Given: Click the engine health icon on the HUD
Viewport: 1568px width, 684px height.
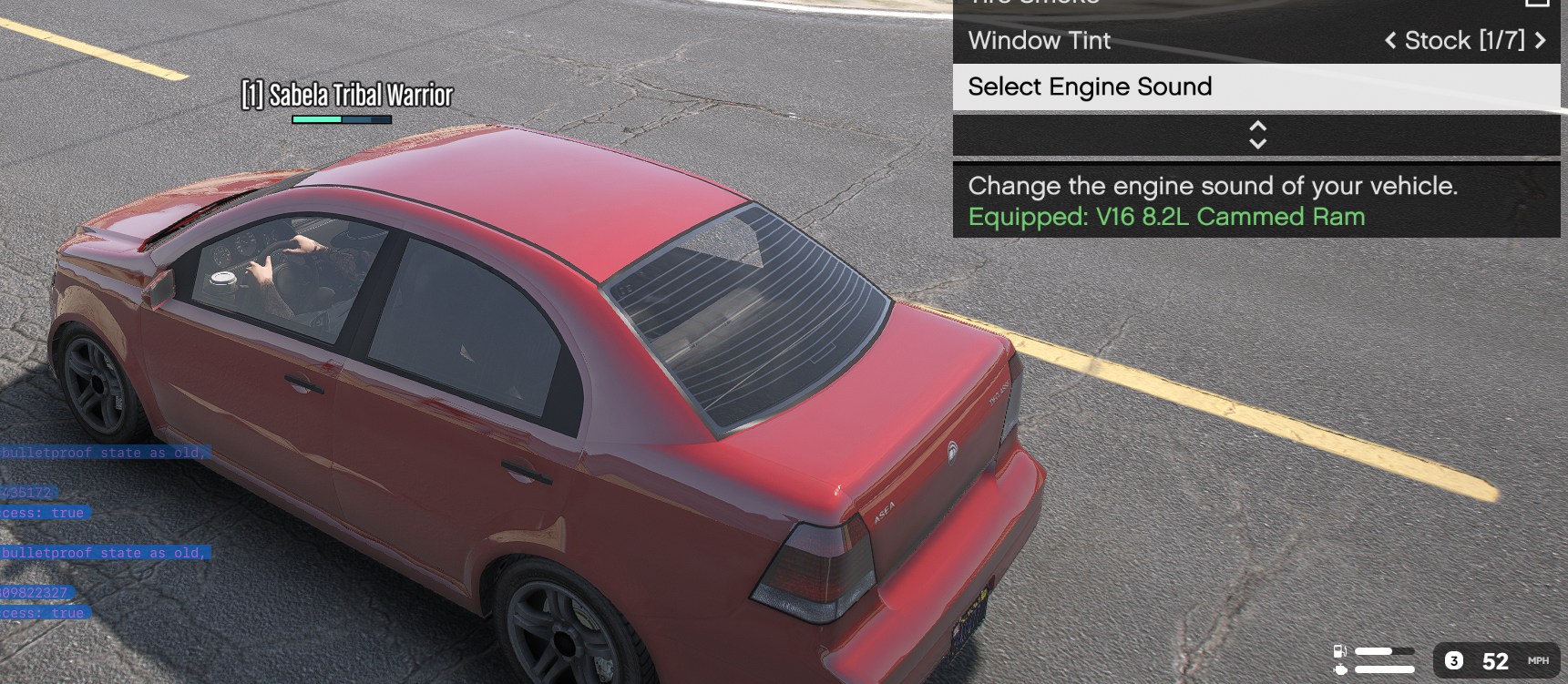Looking at the screenshot, I should [x=1341, y=669].
